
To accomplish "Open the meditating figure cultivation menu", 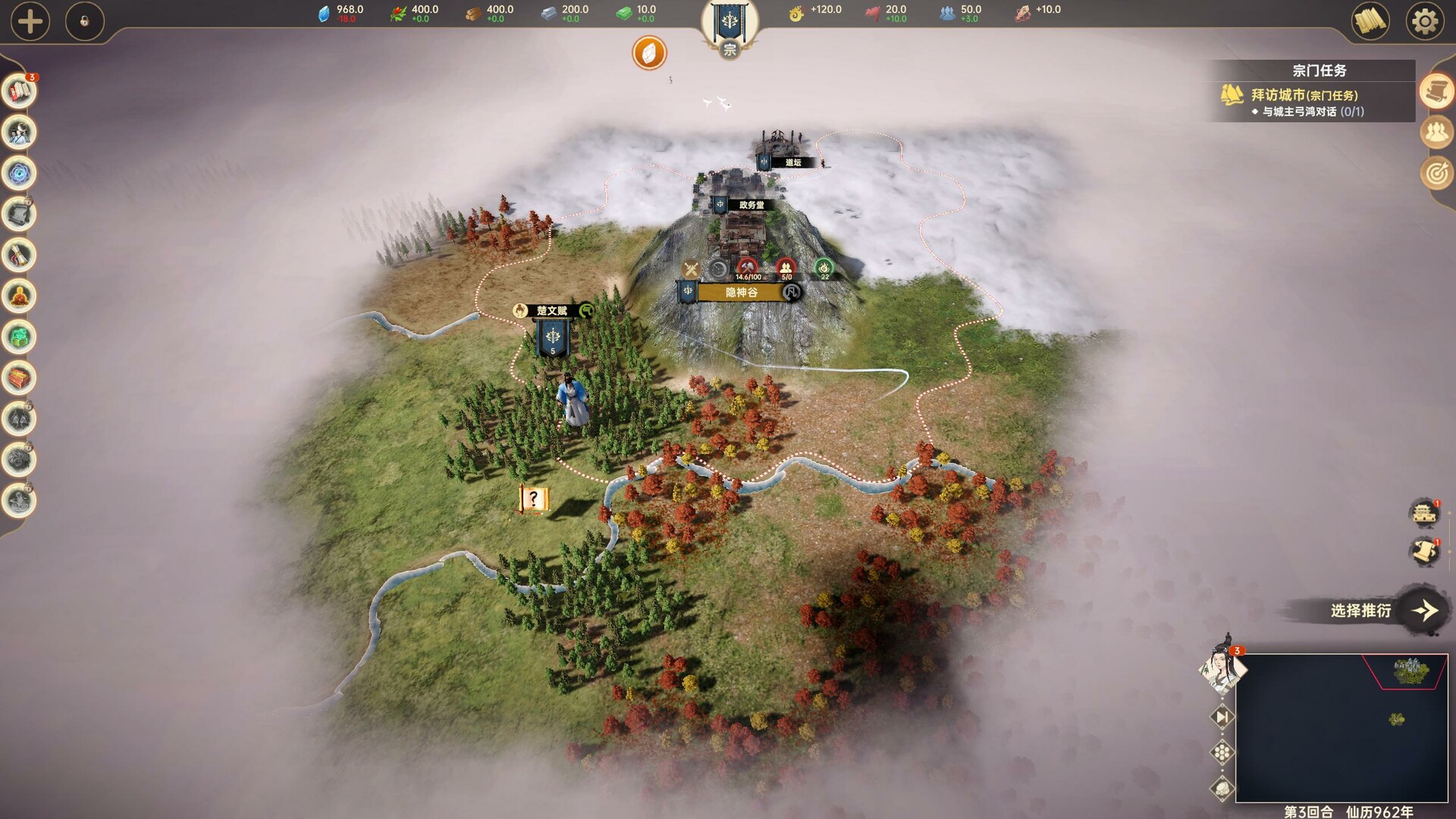I will tap(20, 297).
